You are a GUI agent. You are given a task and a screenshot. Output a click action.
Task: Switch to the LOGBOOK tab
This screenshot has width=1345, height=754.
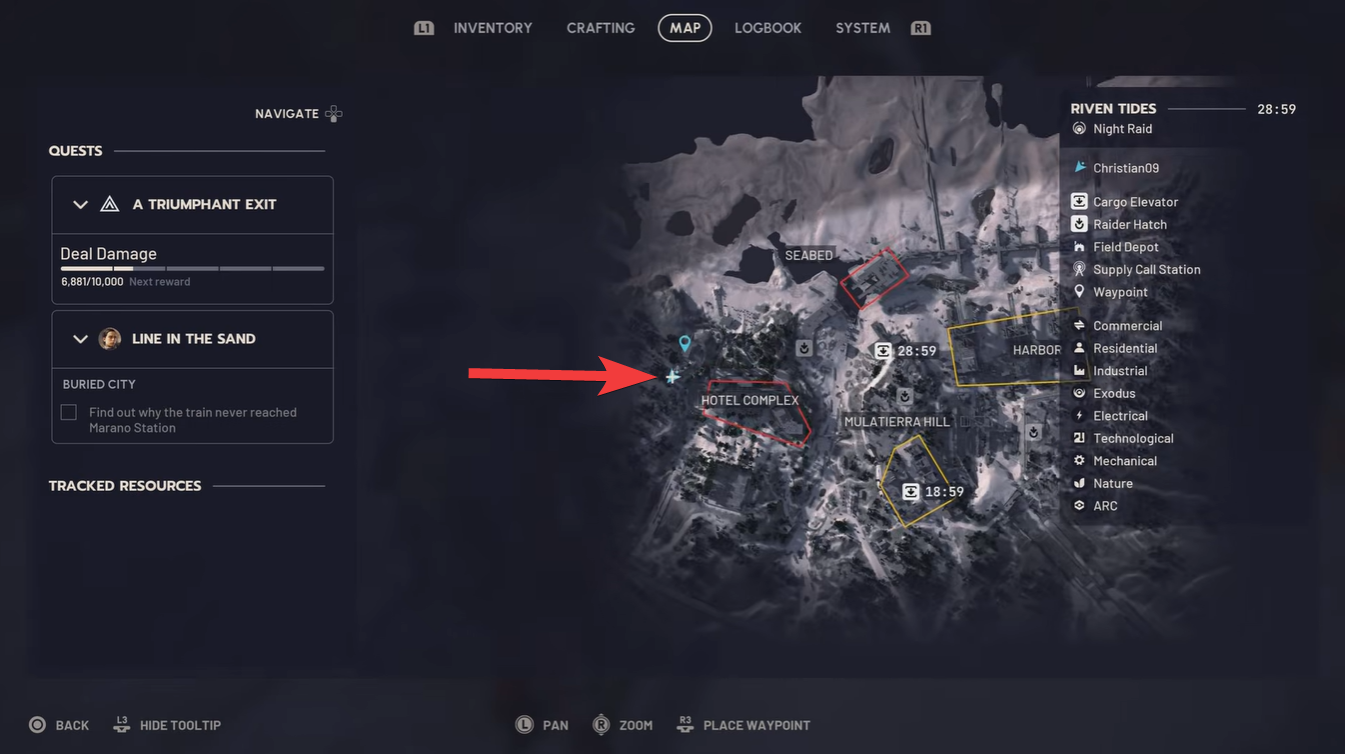click(x=768, y=27)
